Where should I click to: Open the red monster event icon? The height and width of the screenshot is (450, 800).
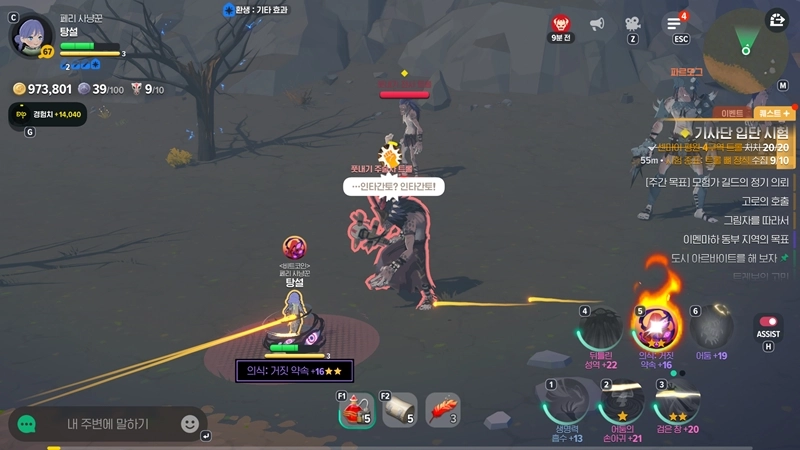tap(561, 24)
